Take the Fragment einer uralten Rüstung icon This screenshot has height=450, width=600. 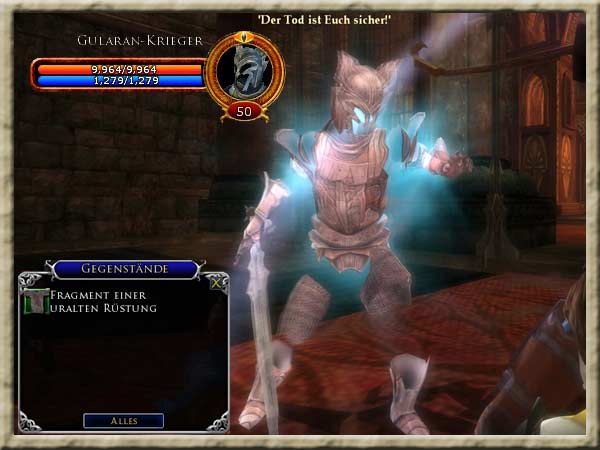[x=36, y=301]
